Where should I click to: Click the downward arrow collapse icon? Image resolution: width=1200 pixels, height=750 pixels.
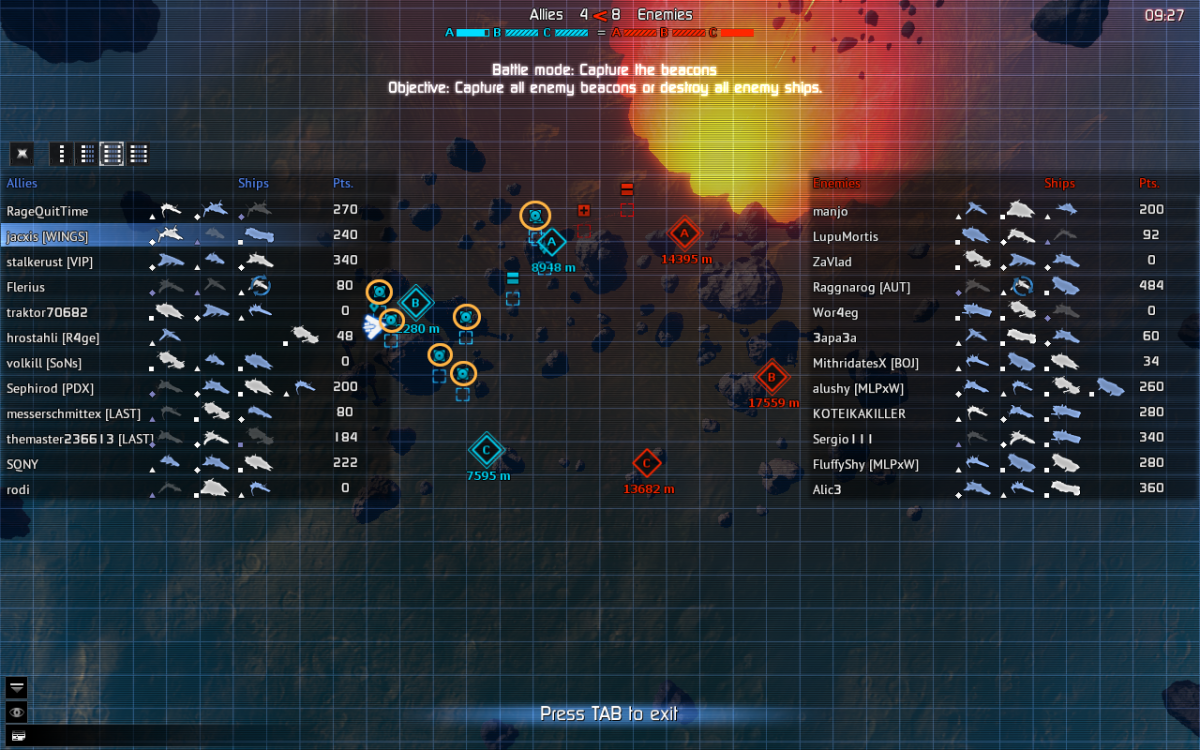(18, 687)
